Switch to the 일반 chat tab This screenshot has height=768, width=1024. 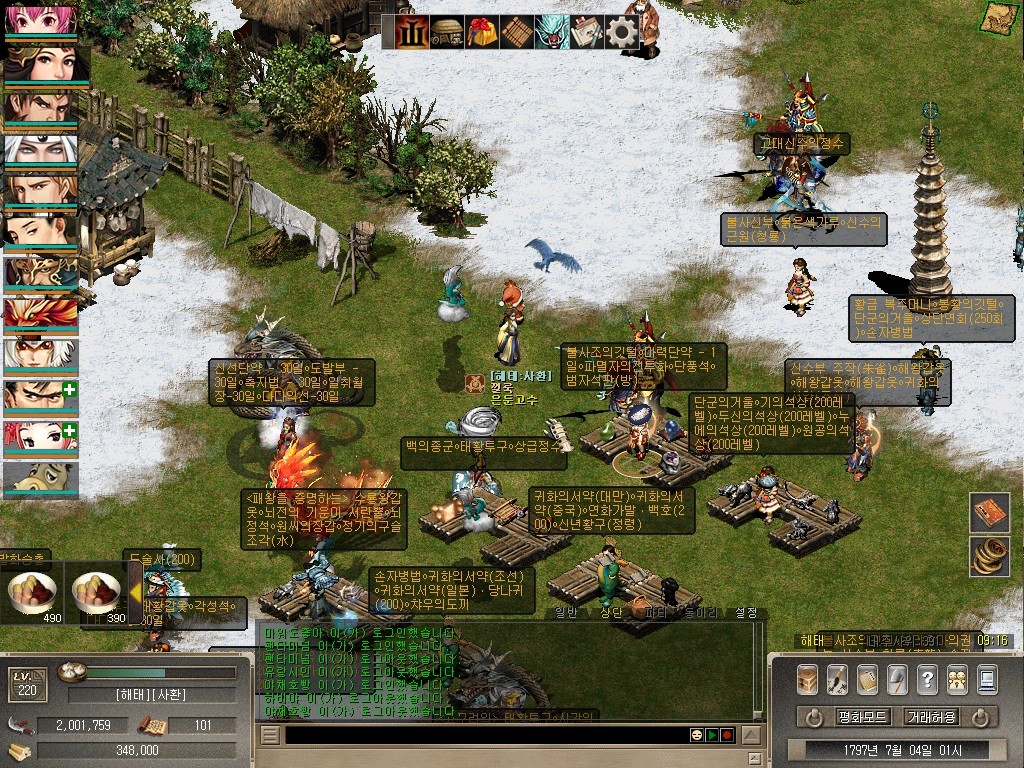[566, 612]
